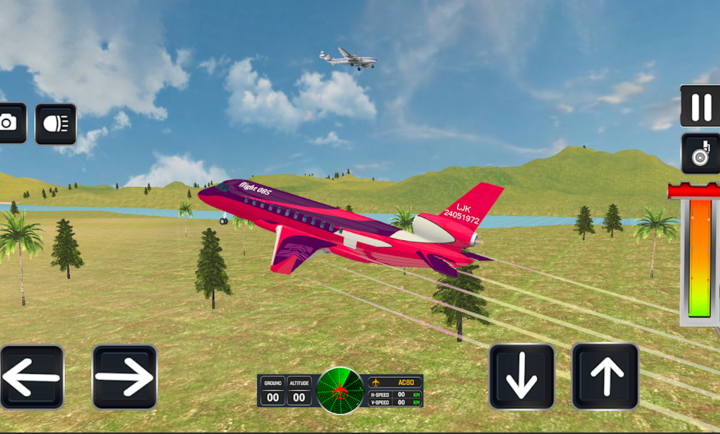Image resolution: width=720 pixels, height=434 pixels.
Task: Steer the plane with the right arrow
Action: point(125,377)
